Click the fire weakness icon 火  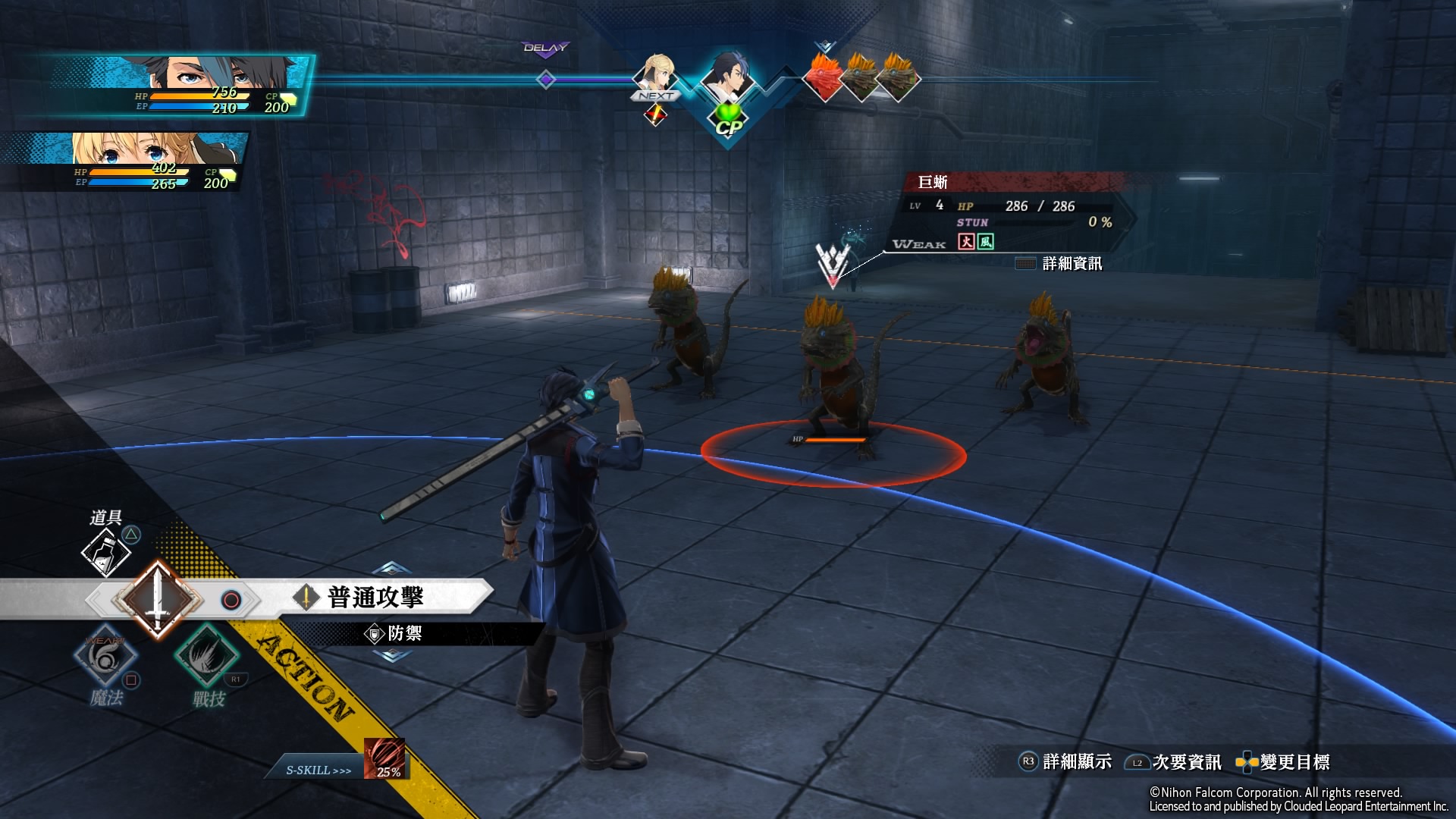point(966,241)
